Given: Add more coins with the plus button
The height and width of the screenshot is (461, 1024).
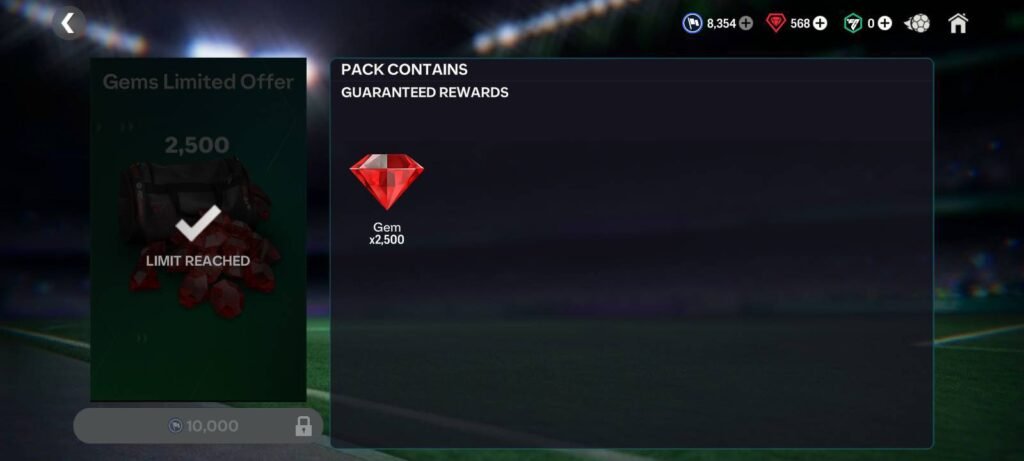Looking at the screenshot, I should 746,23.
